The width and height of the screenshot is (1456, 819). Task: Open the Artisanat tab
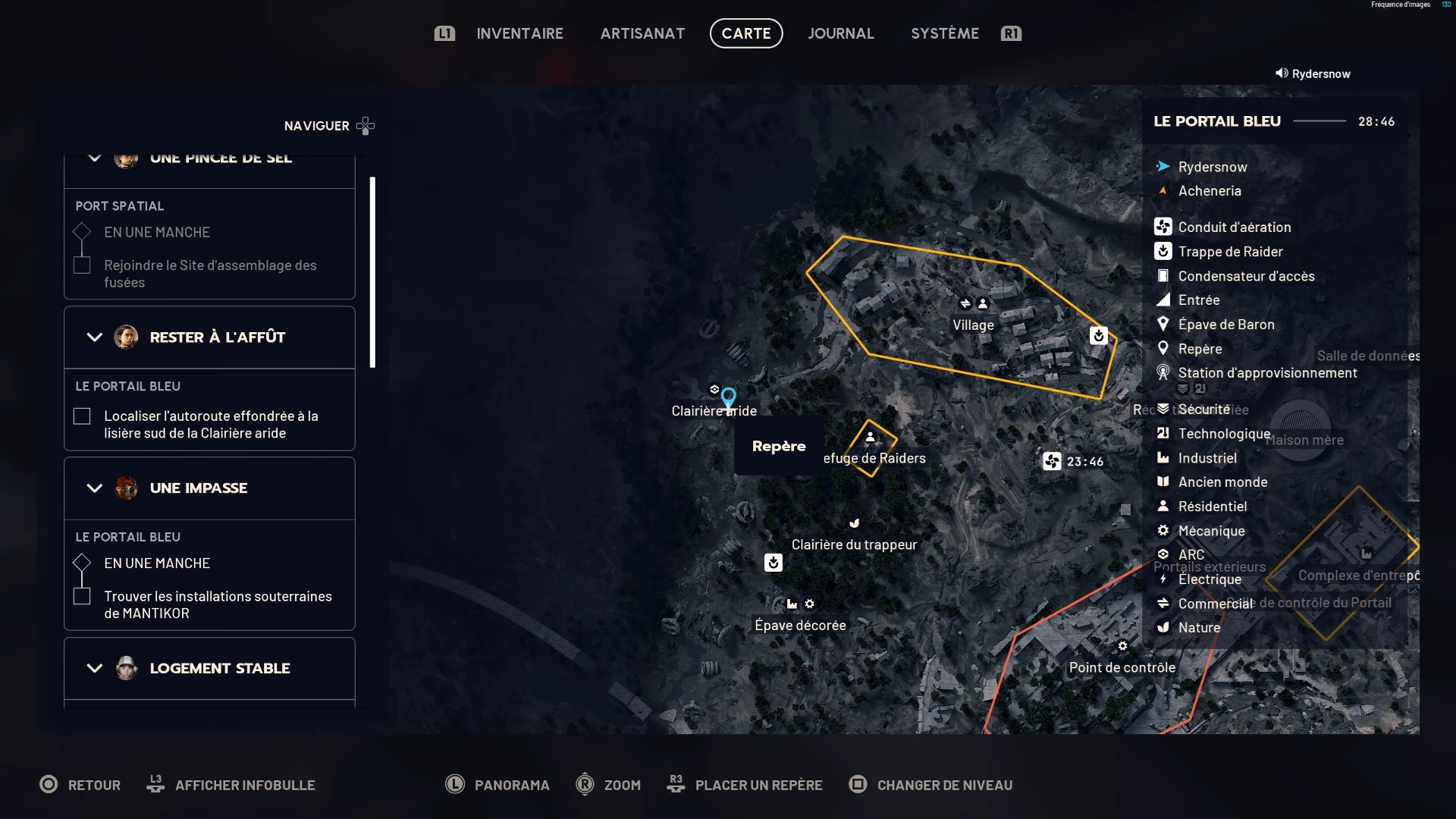point(642,33)
